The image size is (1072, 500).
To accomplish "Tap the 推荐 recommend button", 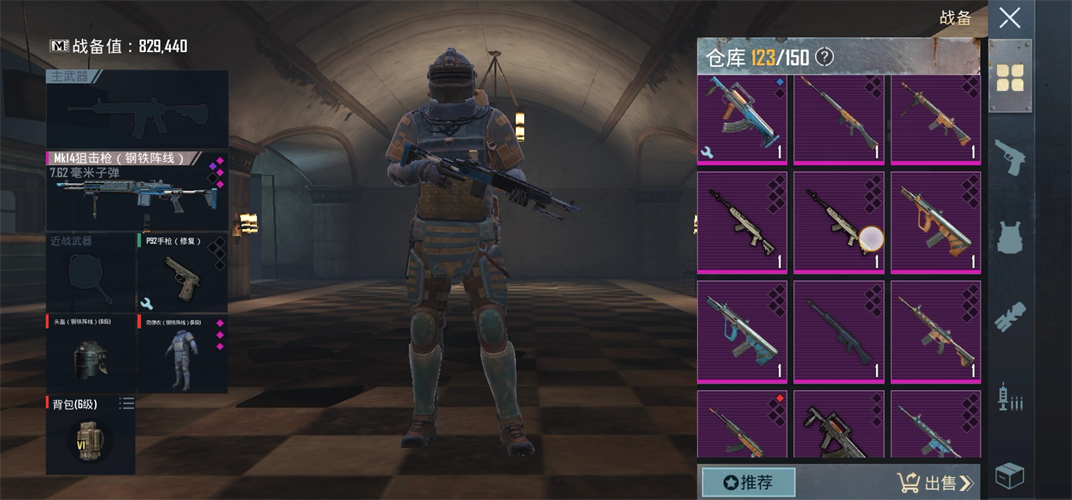I will click(x=748, y=482).
